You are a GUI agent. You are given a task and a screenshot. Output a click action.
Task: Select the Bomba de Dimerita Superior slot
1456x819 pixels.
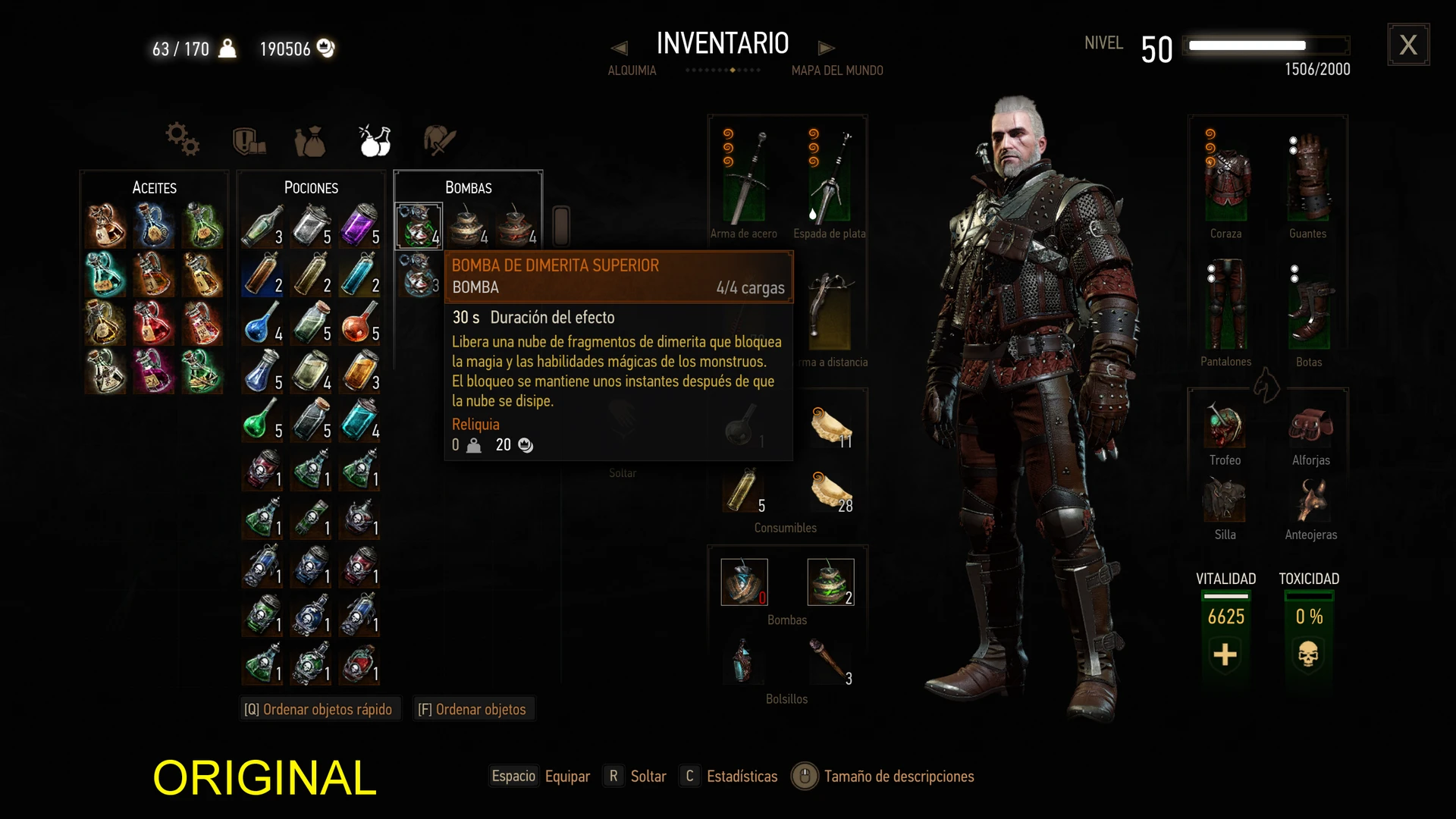pyautogui.click(x=418, y=225)
